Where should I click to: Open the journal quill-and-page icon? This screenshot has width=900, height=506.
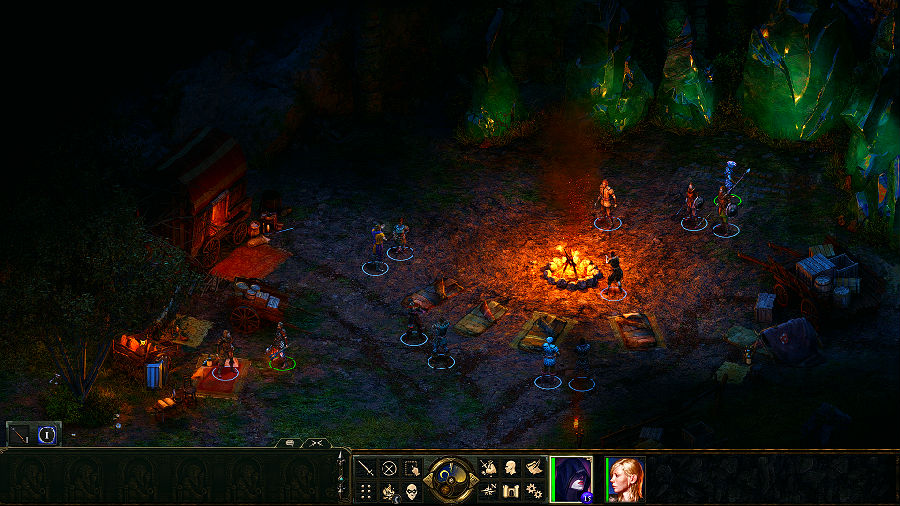point(534,467)
